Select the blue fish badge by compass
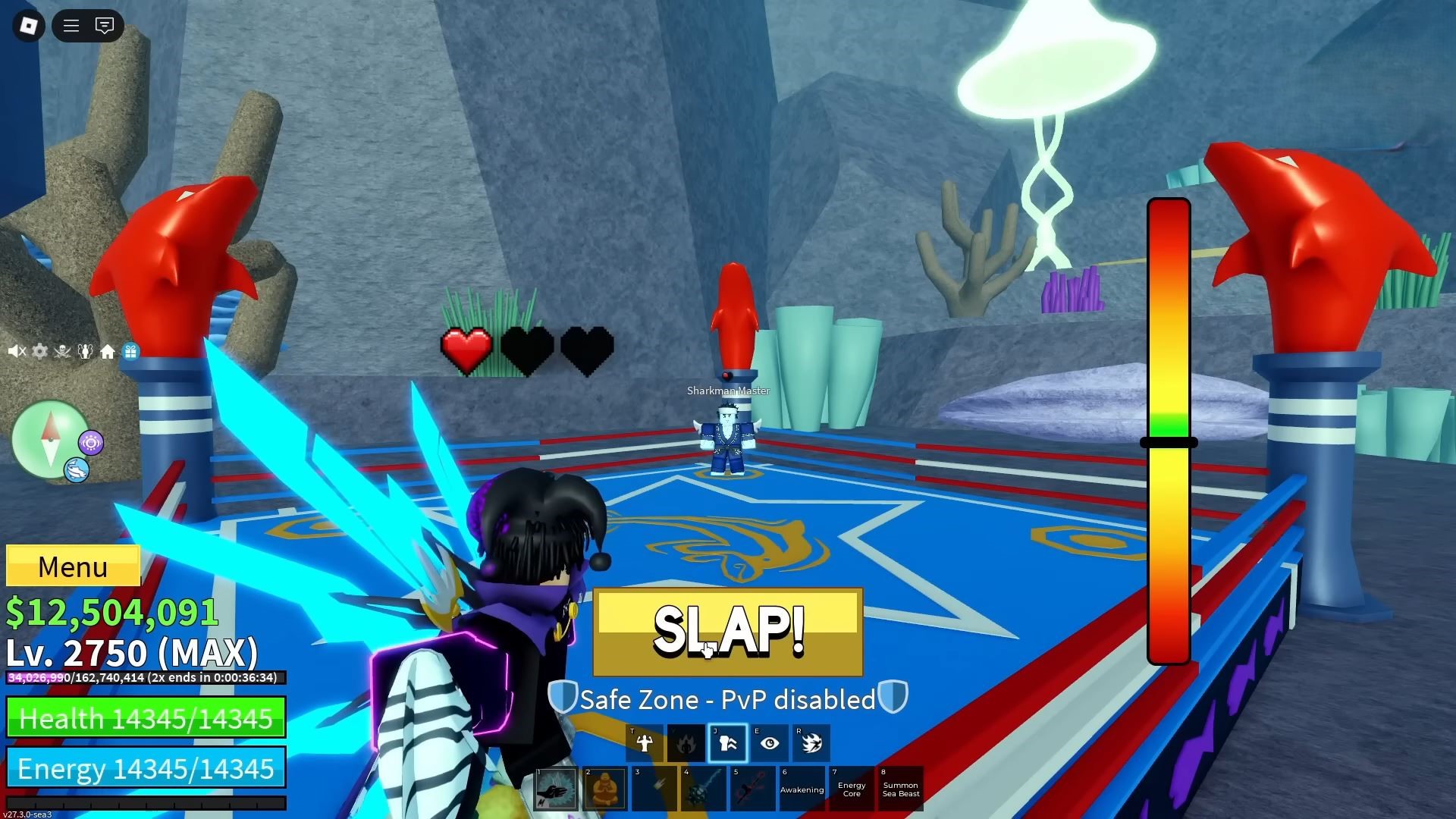Viewport: 1456px width, 819px height. (77, 470)
